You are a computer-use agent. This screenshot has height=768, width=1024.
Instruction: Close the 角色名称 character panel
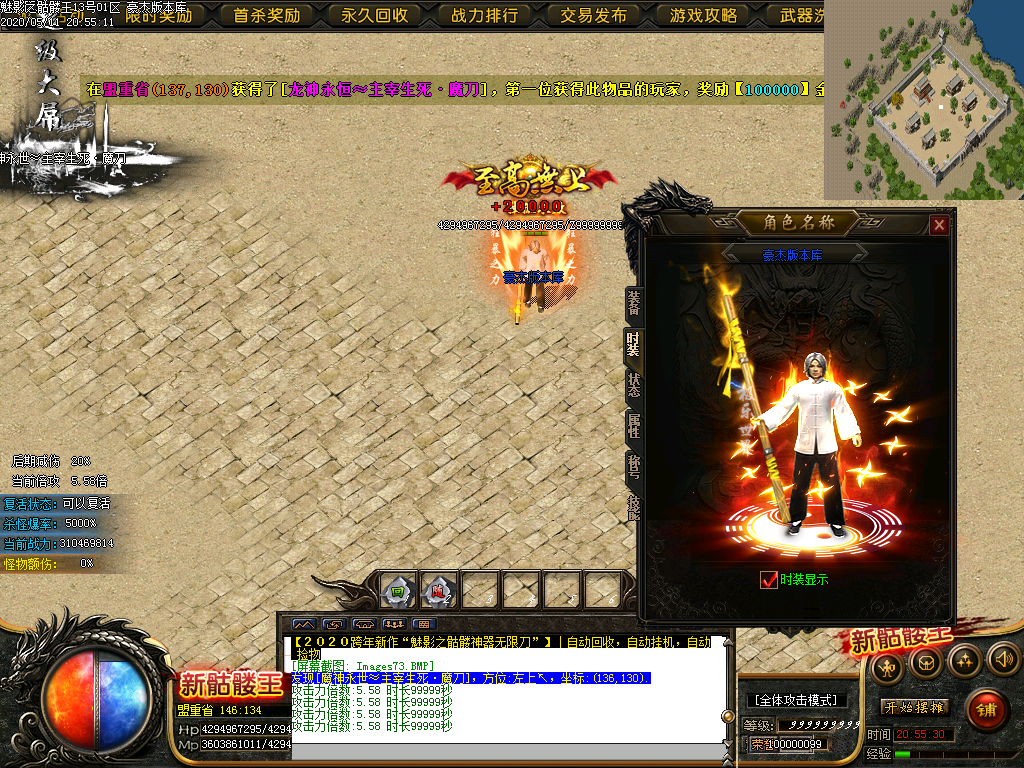pyautogui.click(x=938, y=225)
